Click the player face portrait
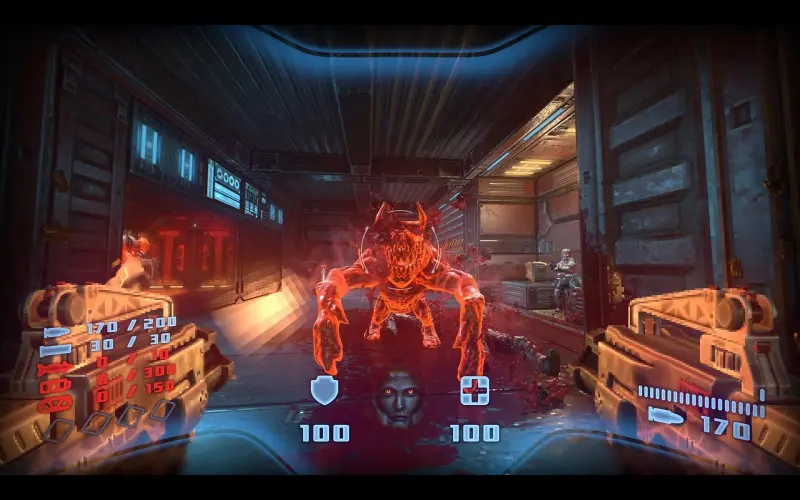Viewport: 800px width, 500px height. pyautogui.click(x=398, y=393)
